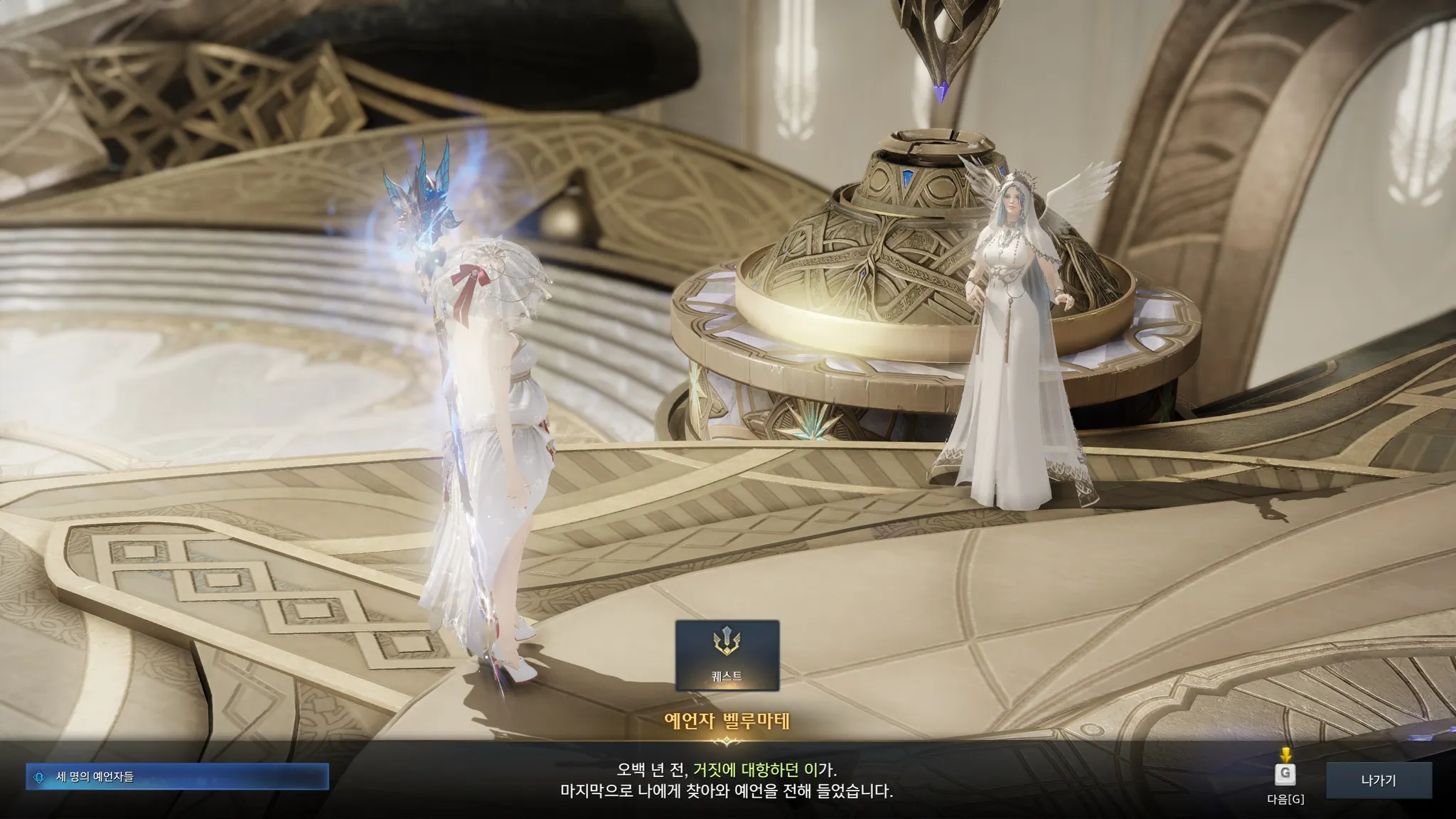Open the 세 명의 예언자들 quest tracker
The image size is (1456, 819).
click(177, 777)
